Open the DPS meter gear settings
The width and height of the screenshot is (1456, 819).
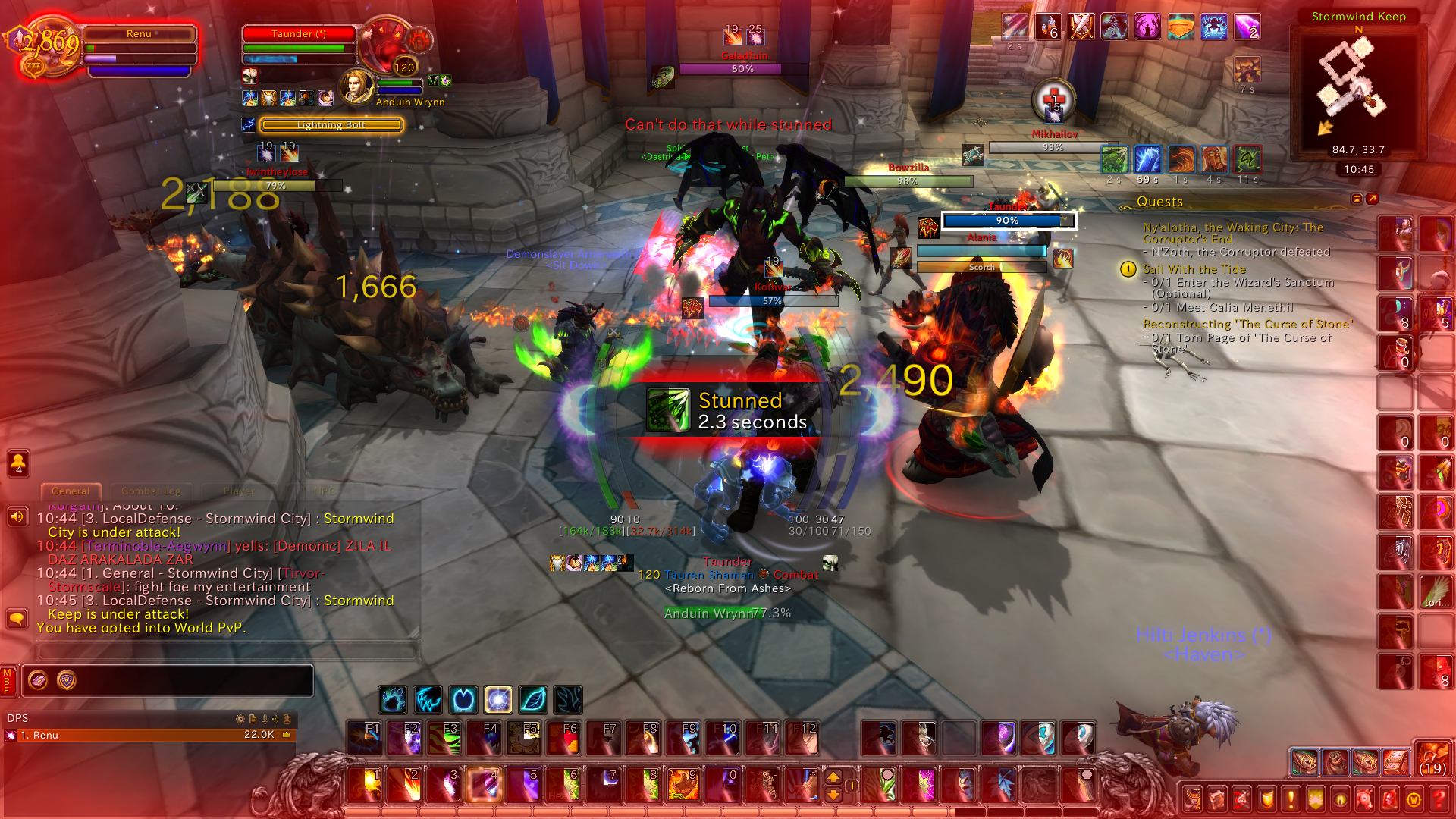[x=240, y=719]
